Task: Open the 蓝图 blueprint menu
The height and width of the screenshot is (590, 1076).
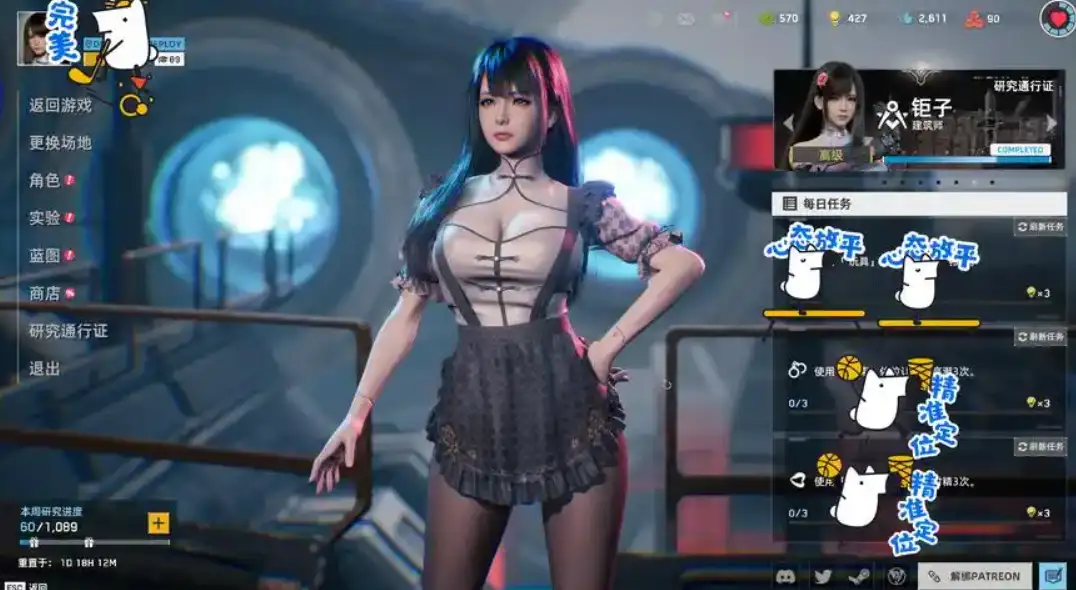Action: pyautogui.click(x=45, y=256)
